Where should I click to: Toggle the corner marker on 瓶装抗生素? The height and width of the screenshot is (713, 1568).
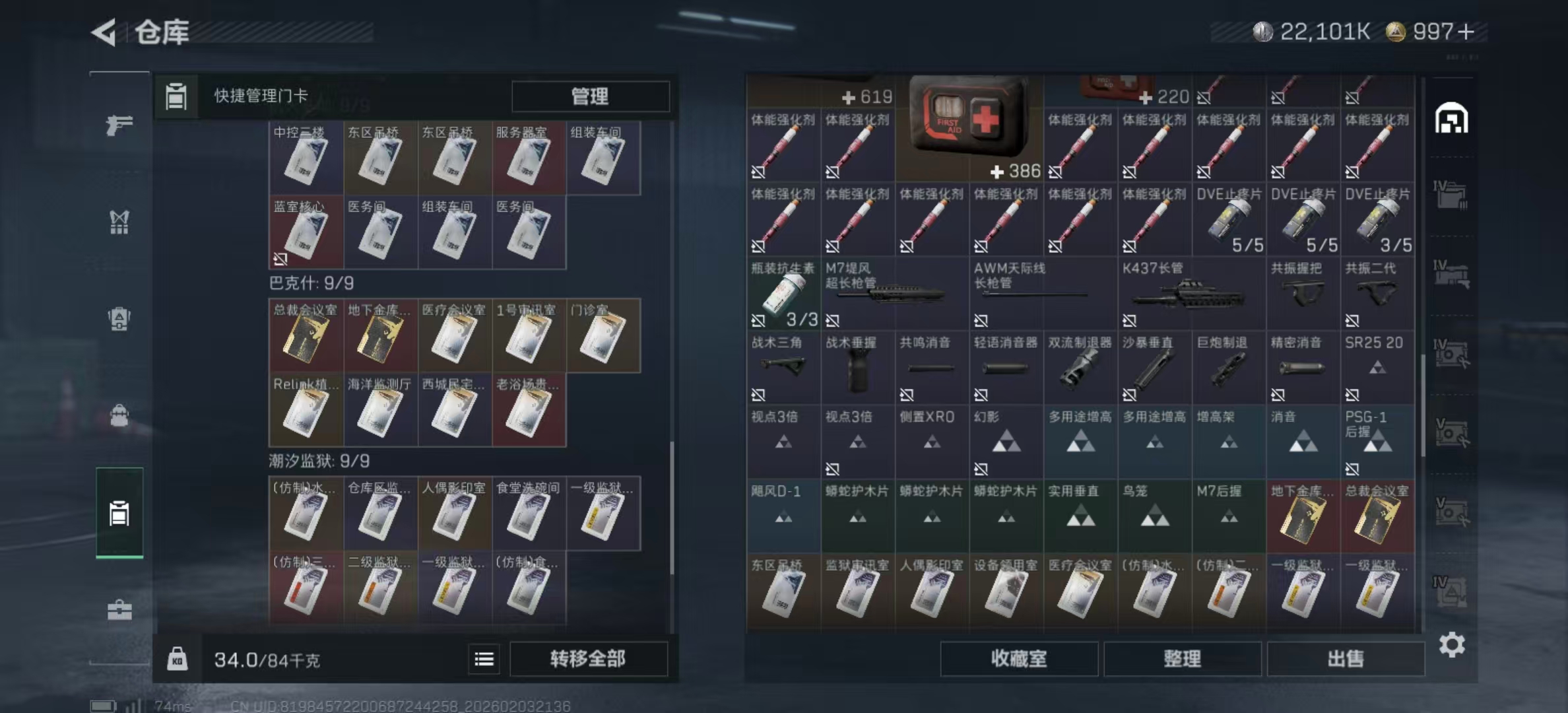coord(758,320)
